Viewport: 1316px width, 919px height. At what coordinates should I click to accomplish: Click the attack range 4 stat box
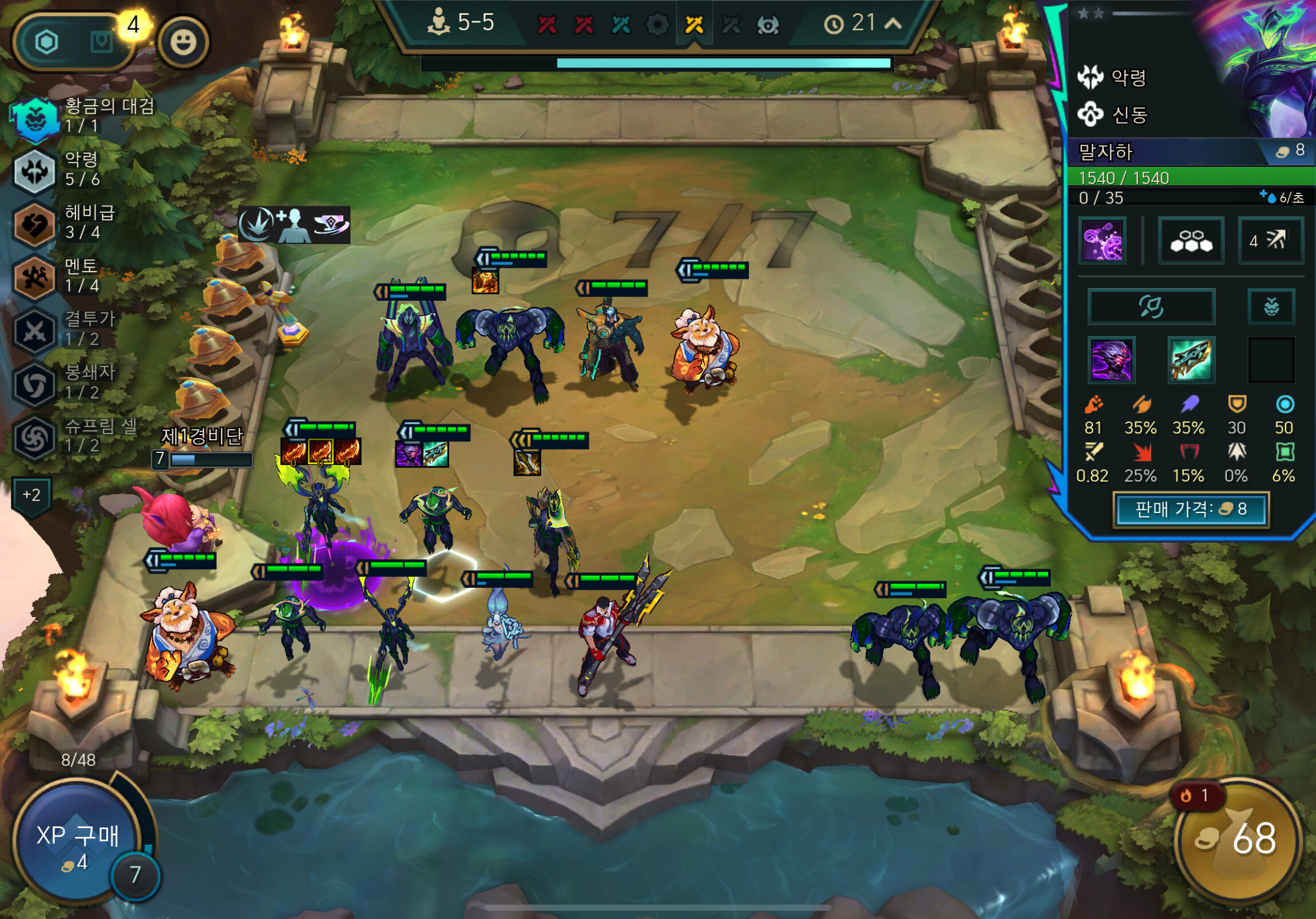coord(1270,241)
